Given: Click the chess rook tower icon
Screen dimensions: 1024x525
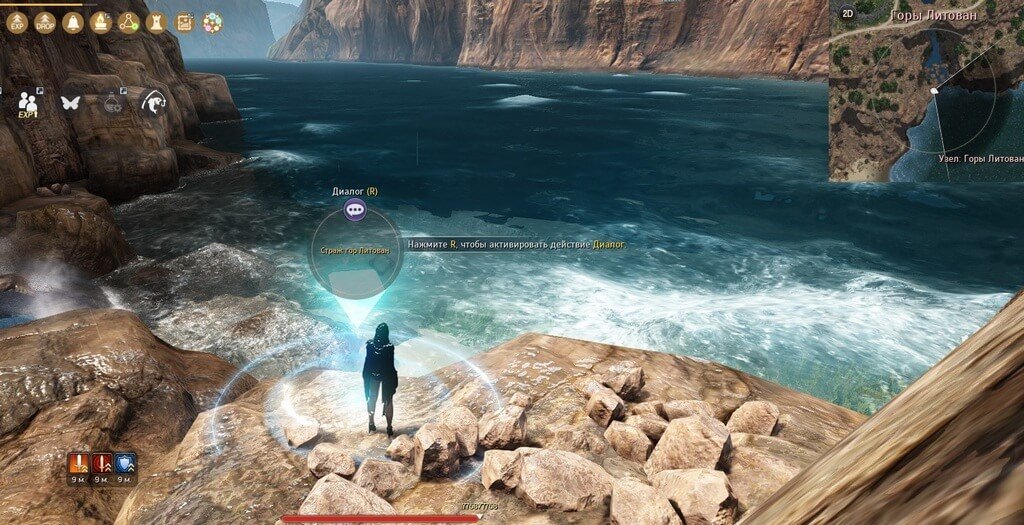Looking at the screenshot, I should (156, 22).
